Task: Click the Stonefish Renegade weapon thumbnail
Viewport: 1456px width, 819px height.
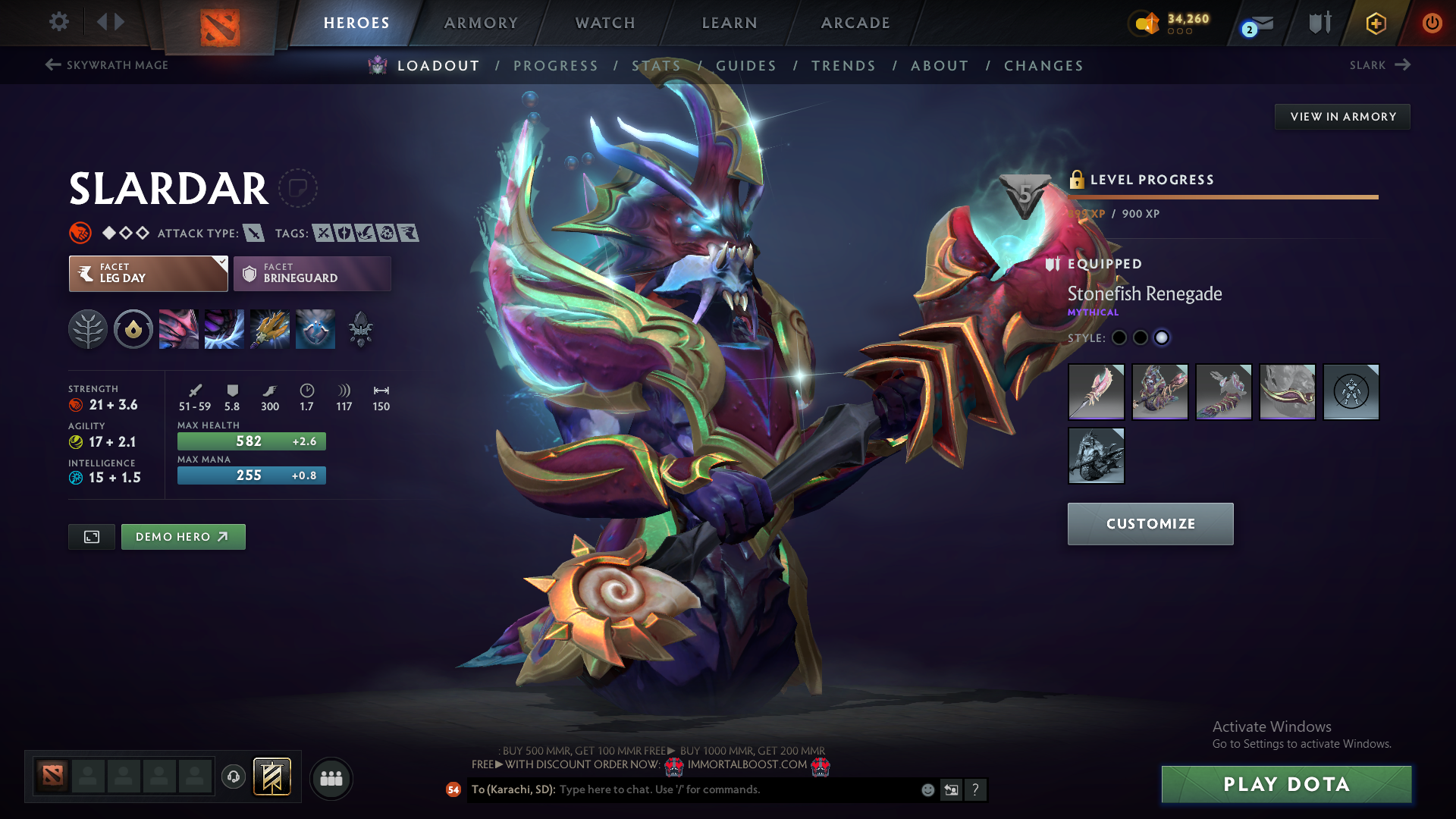Action: 1096,392
